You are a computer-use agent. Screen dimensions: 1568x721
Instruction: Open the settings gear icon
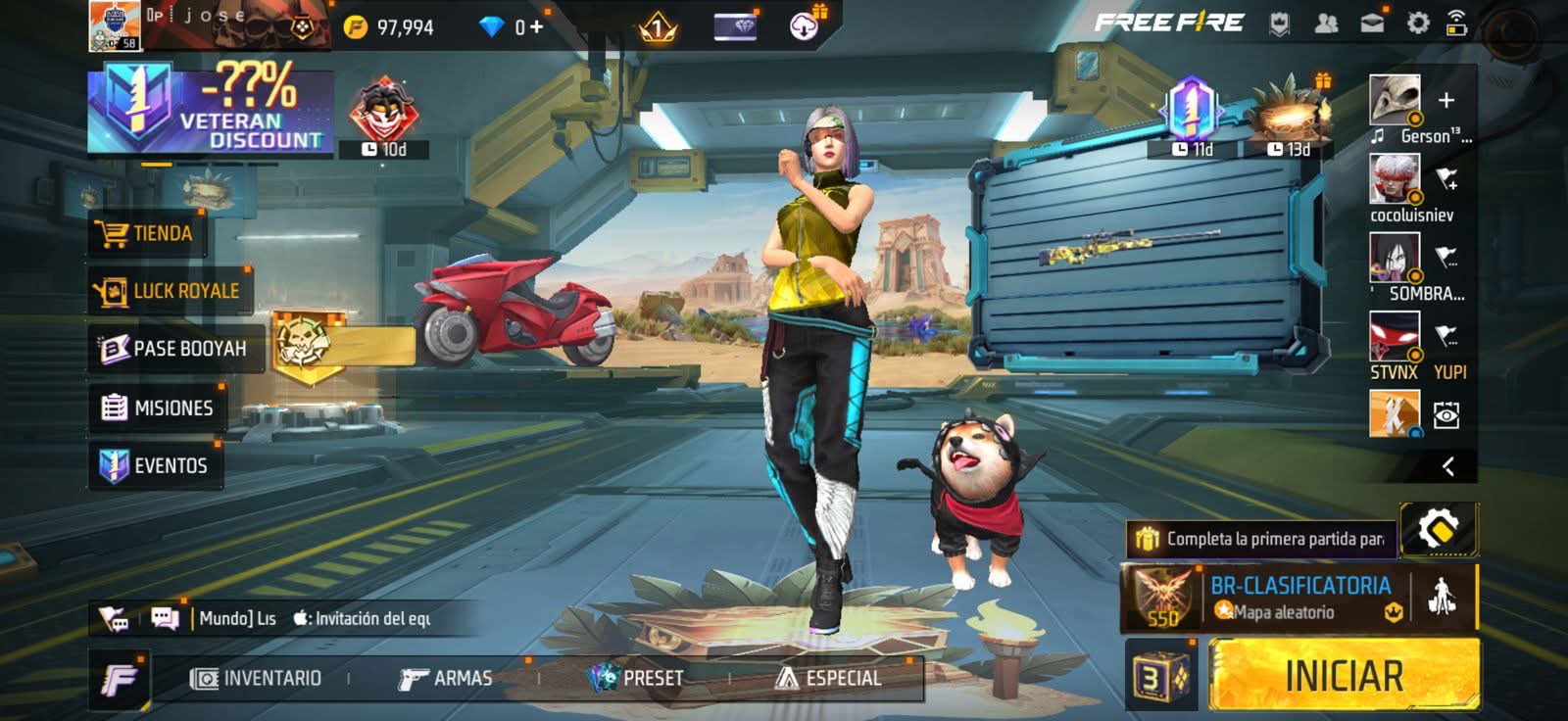pos(1417,24)
